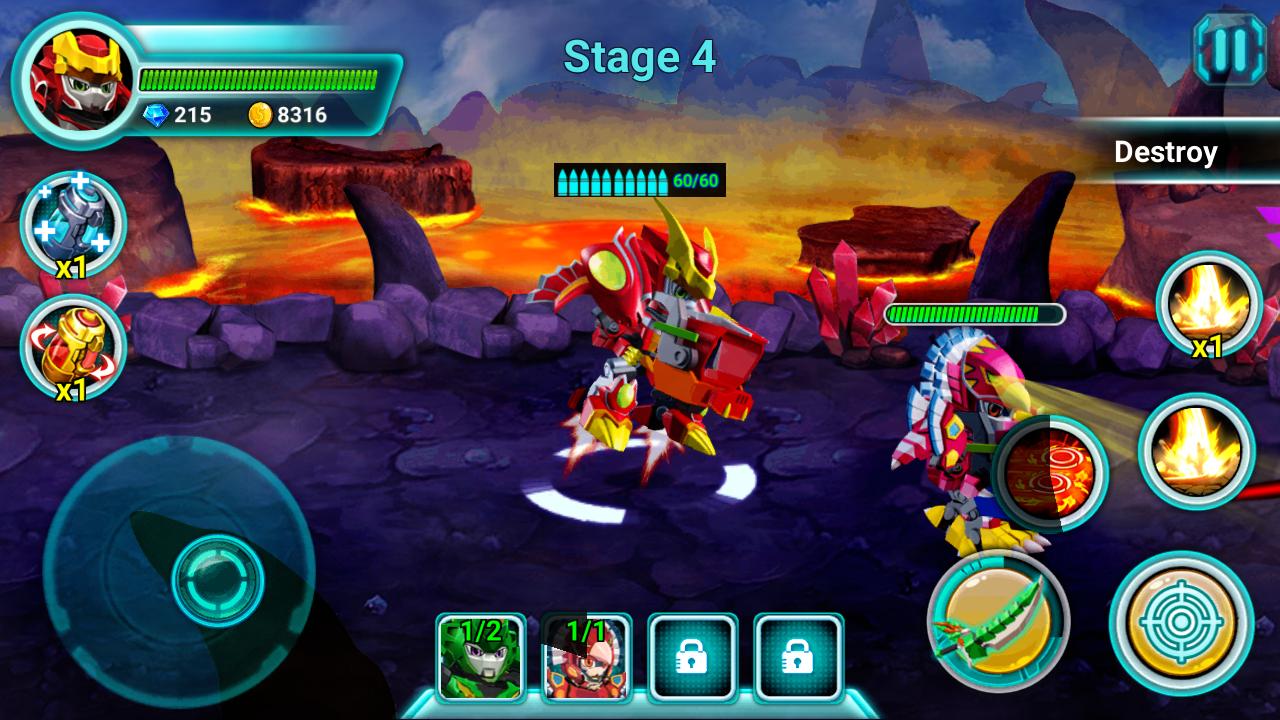Activate the fire burst skill marked x1
This screenshot has width=1280, height=720.
pos(1208,305)
